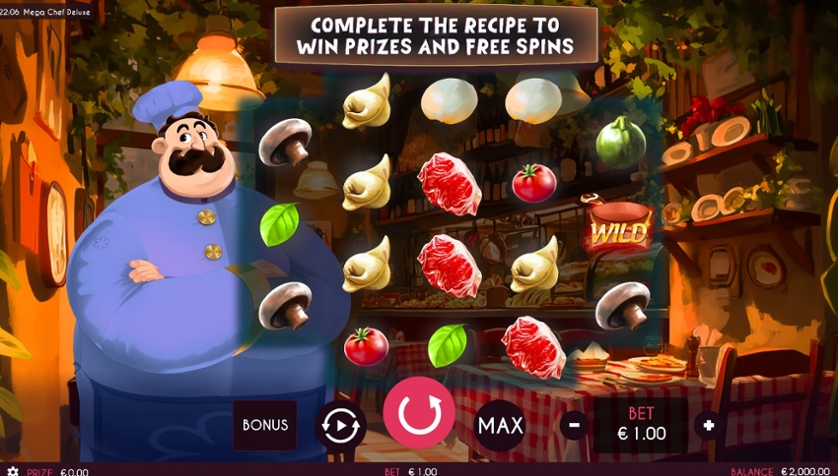Decrease the bet with the minus button

[574, 424]
